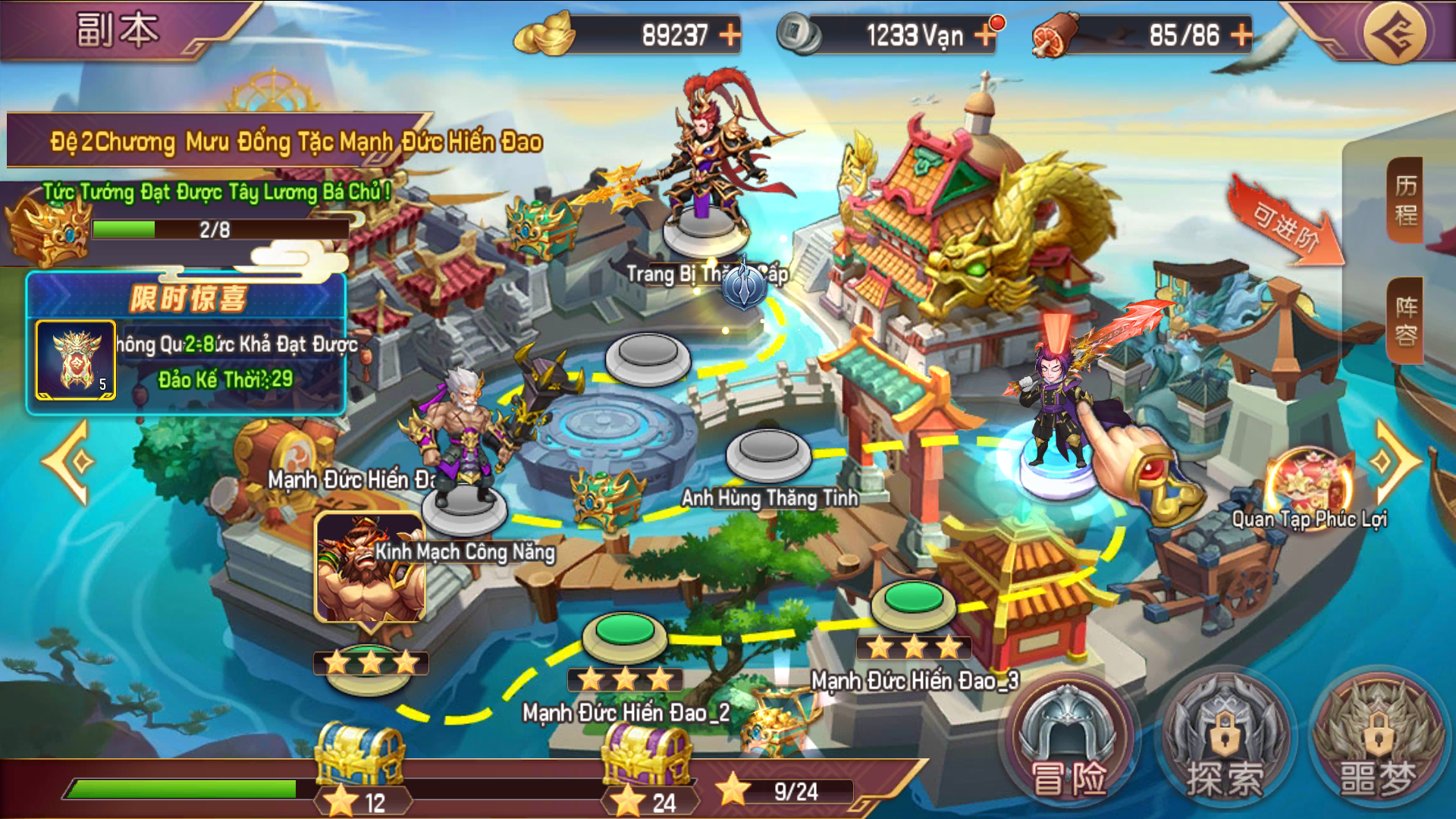This screenshot has height=819, width=1456.
Task: Open the 阵容 lineup side tab
Action: [1405, 321]
